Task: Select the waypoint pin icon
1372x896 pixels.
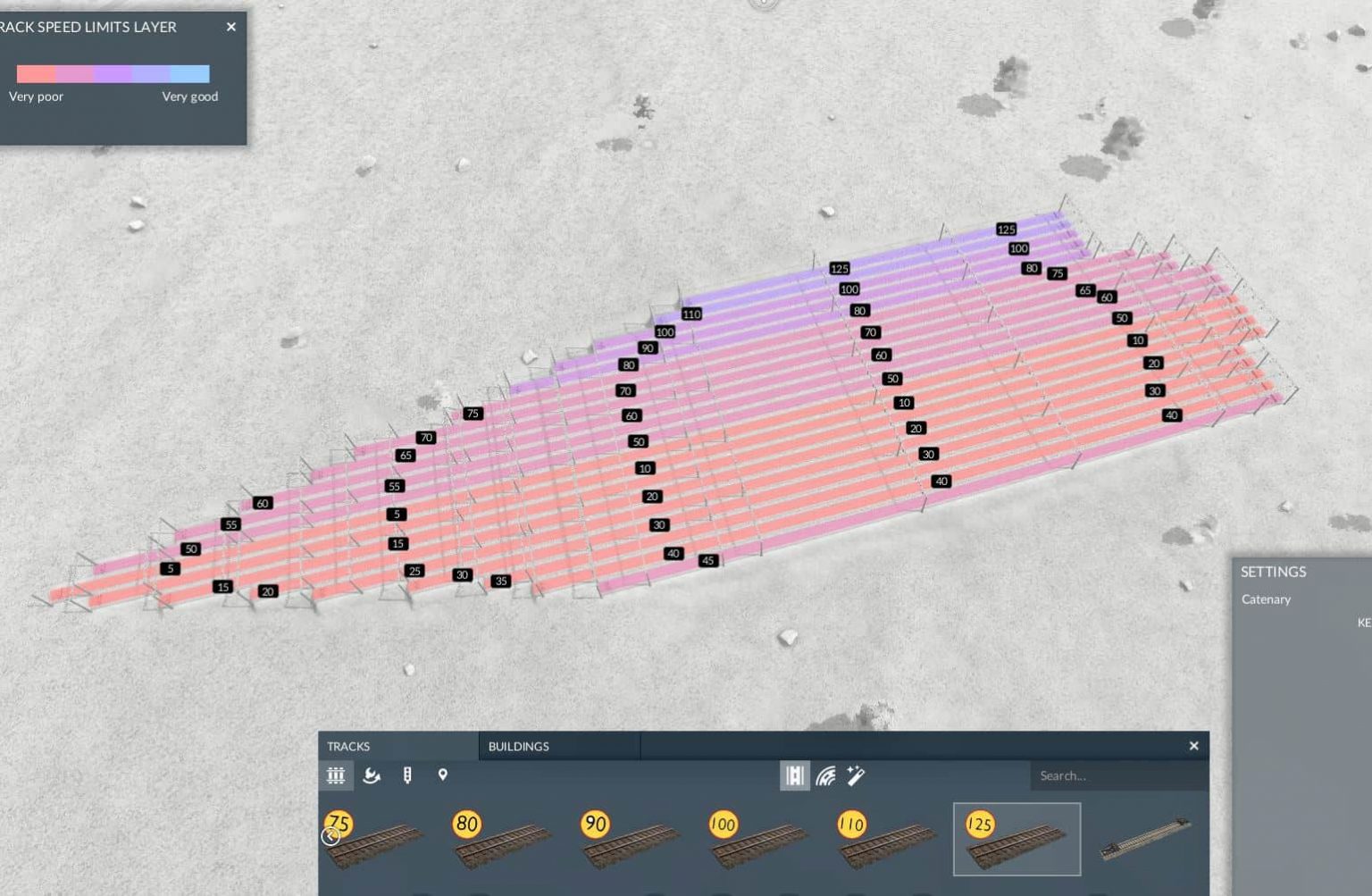Action: (443, 775)
